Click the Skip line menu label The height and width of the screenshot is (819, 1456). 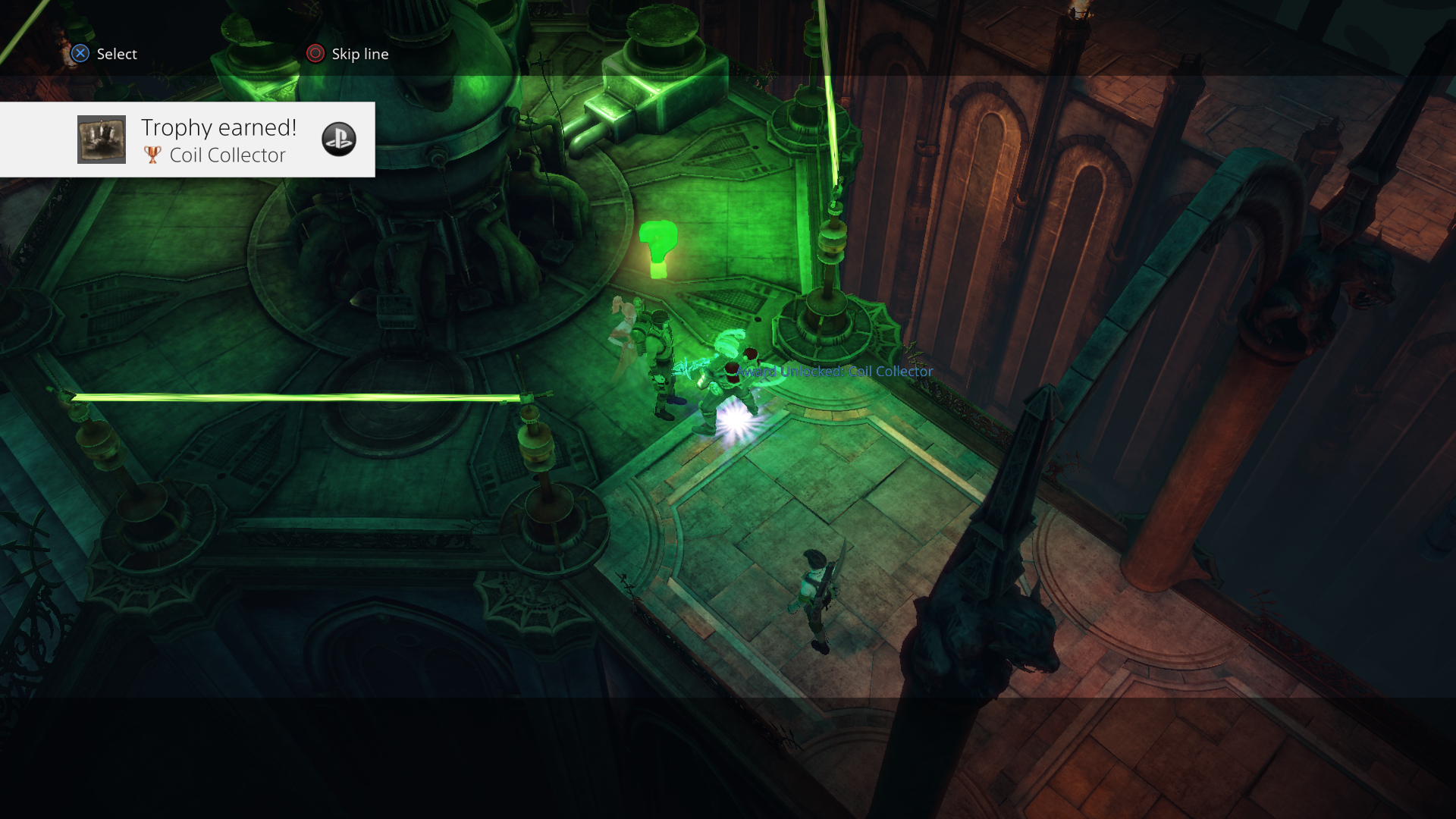358,54
